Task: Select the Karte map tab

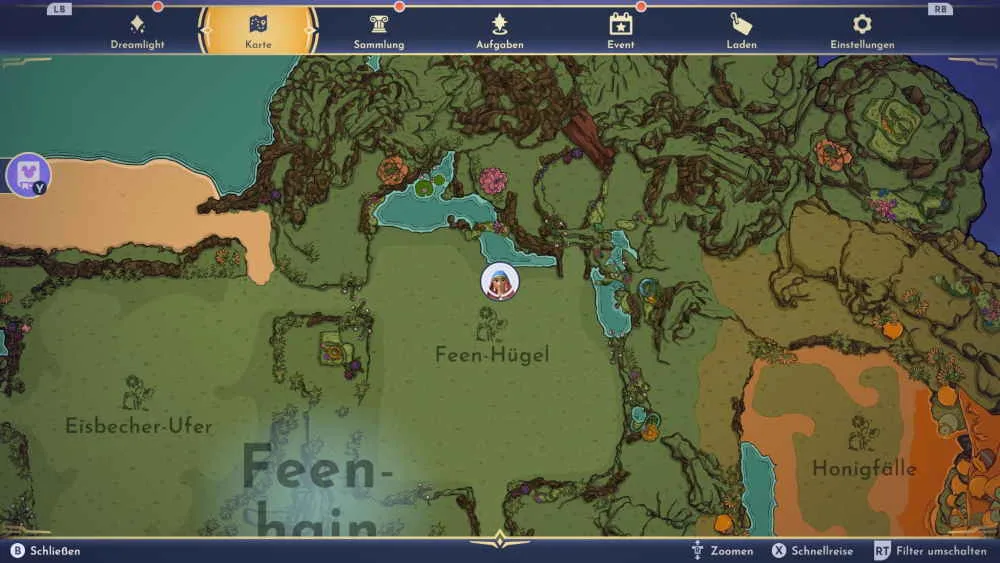Action: 258,30
